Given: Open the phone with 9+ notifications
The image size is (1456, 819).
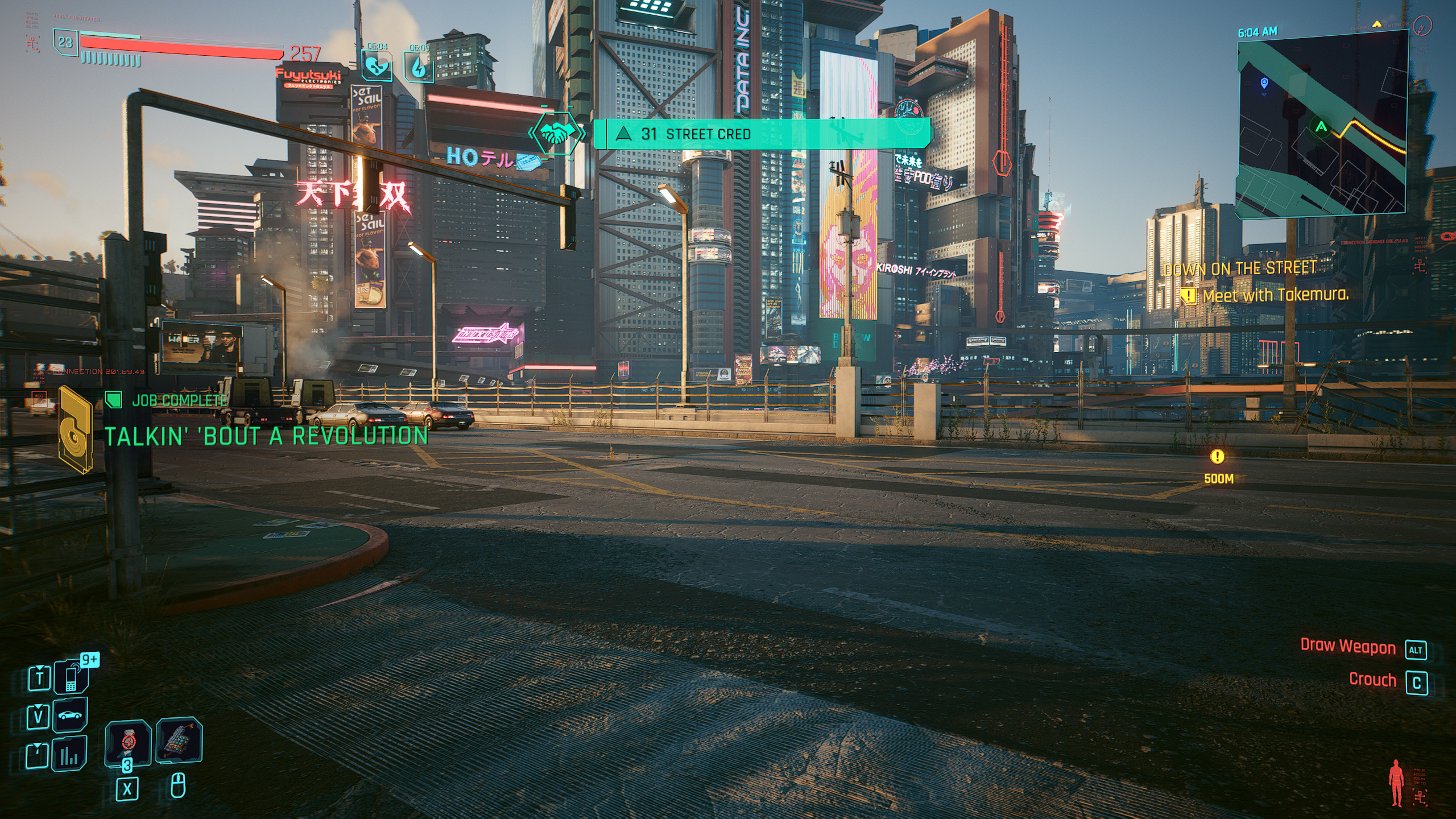Looking at the screenshot, I should (72, 677).
